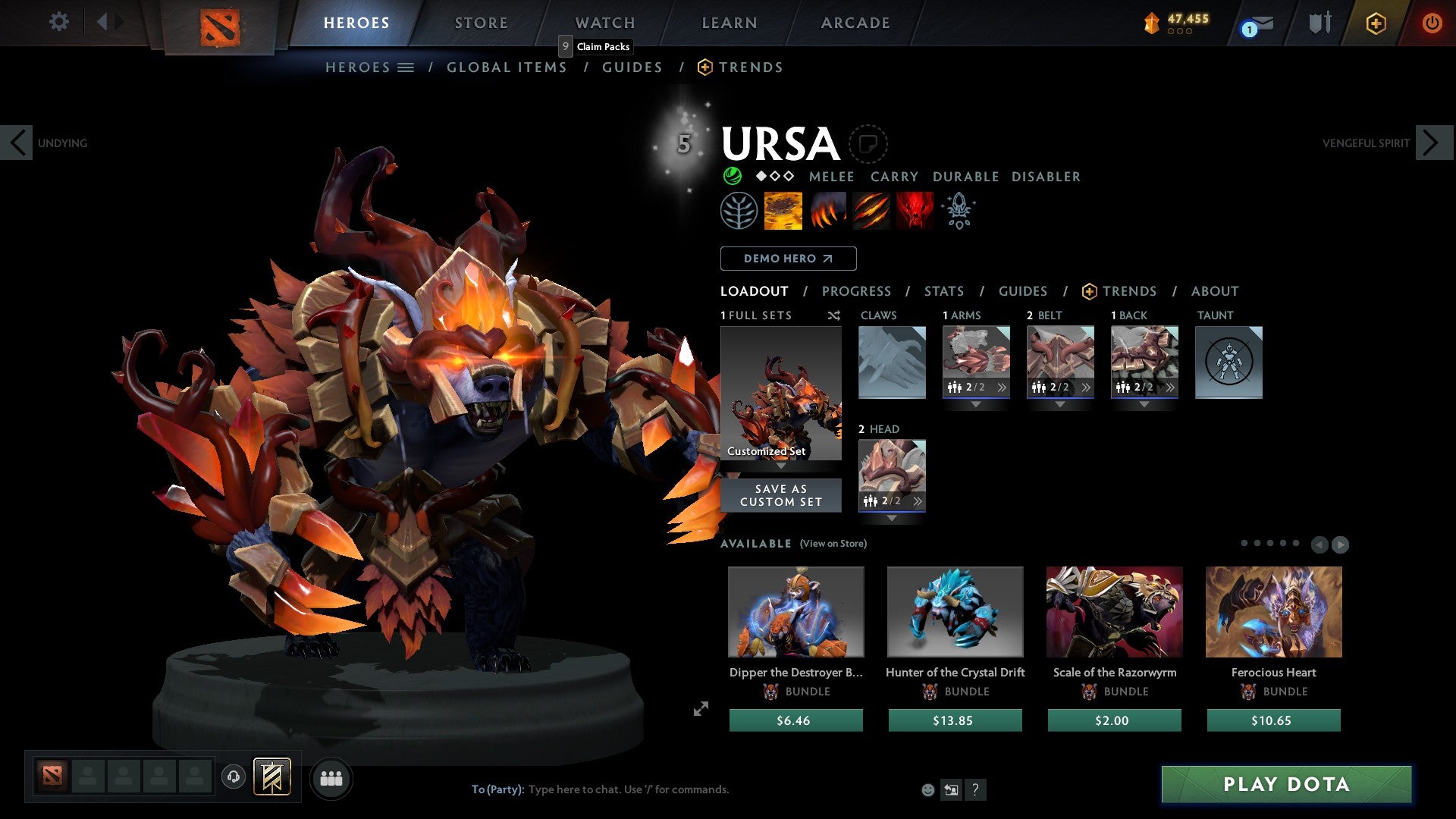The height and width of the screenshot is (819, 1456).
Task: Go to previous hero Undying
Action: click(x=17, y=143)
